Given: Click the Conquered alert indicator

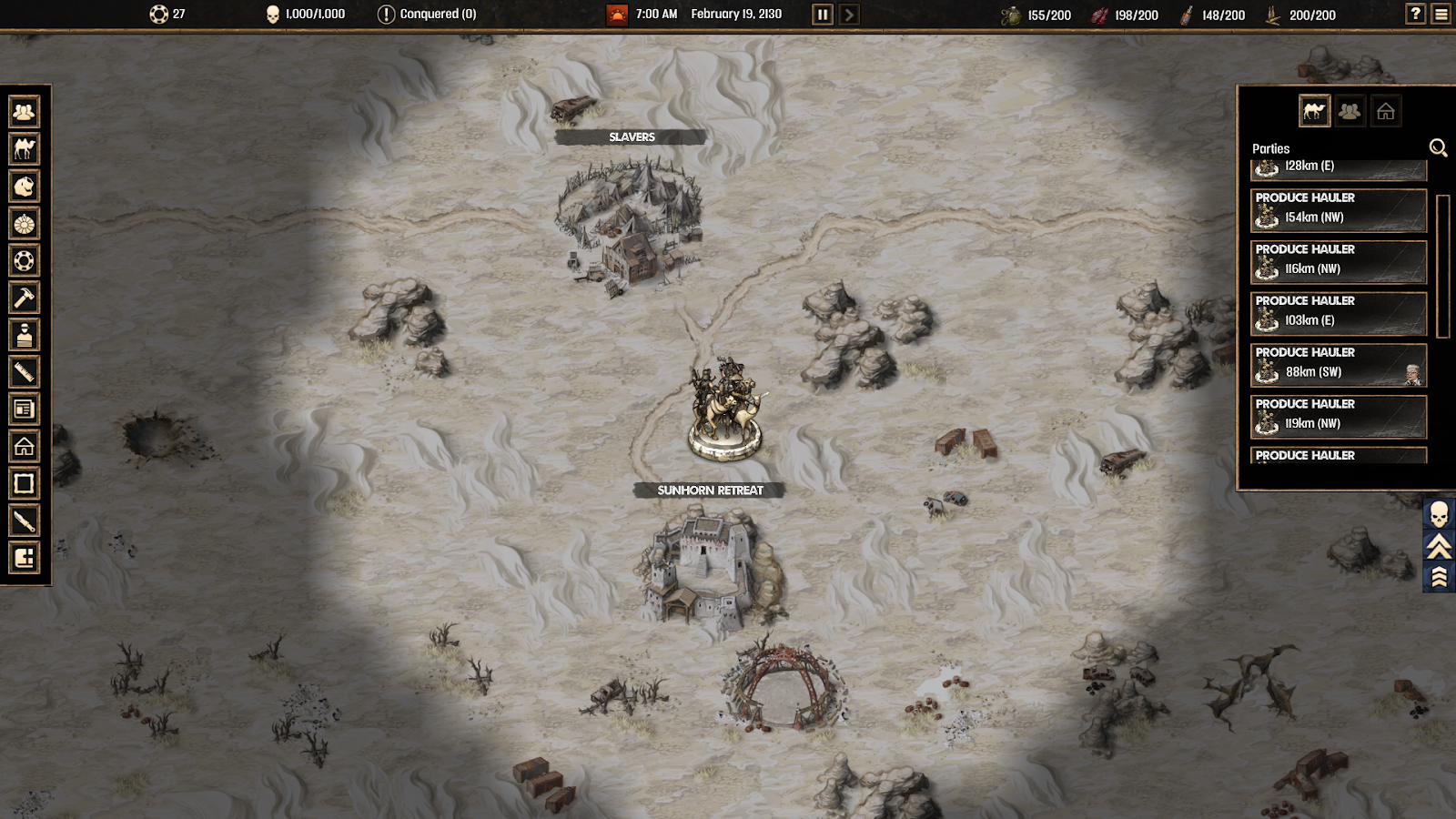Looking at the screenshot, I should 427,15.
